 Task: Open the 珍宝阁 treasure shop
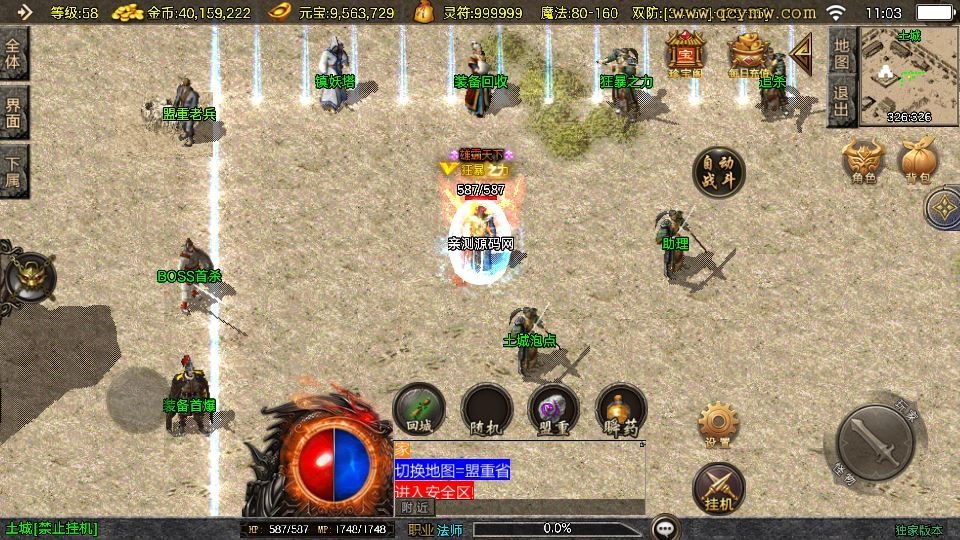(686, 53)
